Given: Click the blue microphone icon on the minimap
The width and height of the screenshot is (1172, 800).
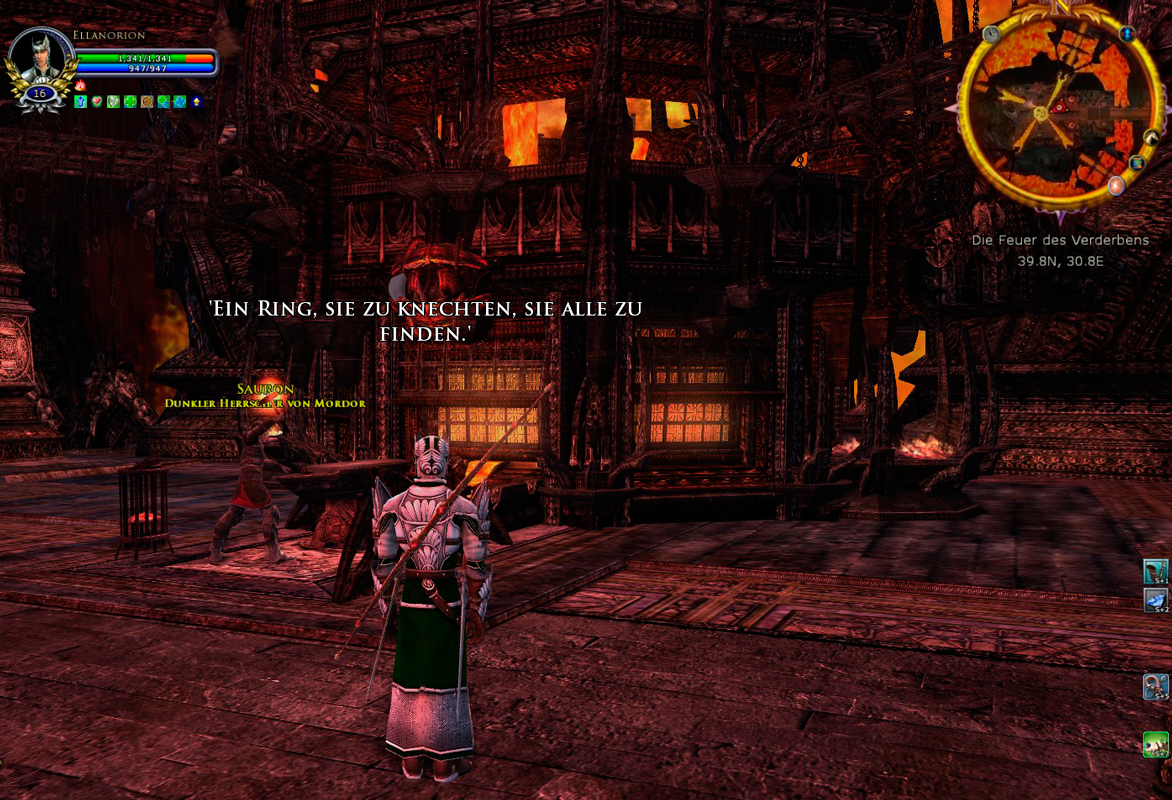Looking at the screenshot, I should (x=1127, y=34).
